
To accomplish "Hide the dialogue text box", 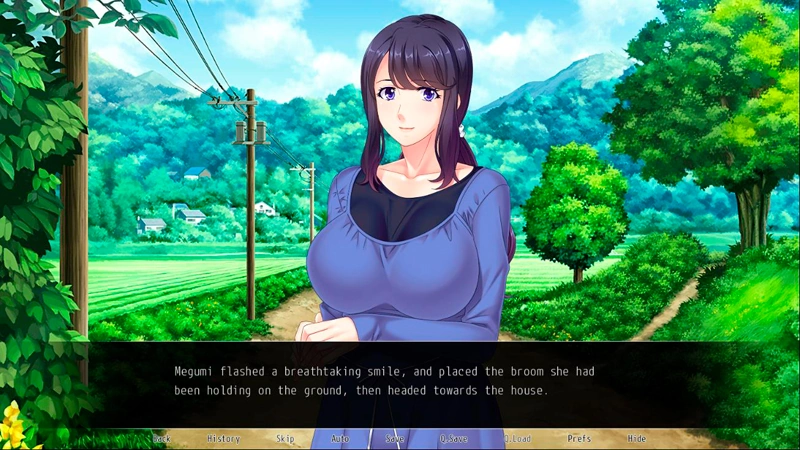I will (x=637, y=439).
